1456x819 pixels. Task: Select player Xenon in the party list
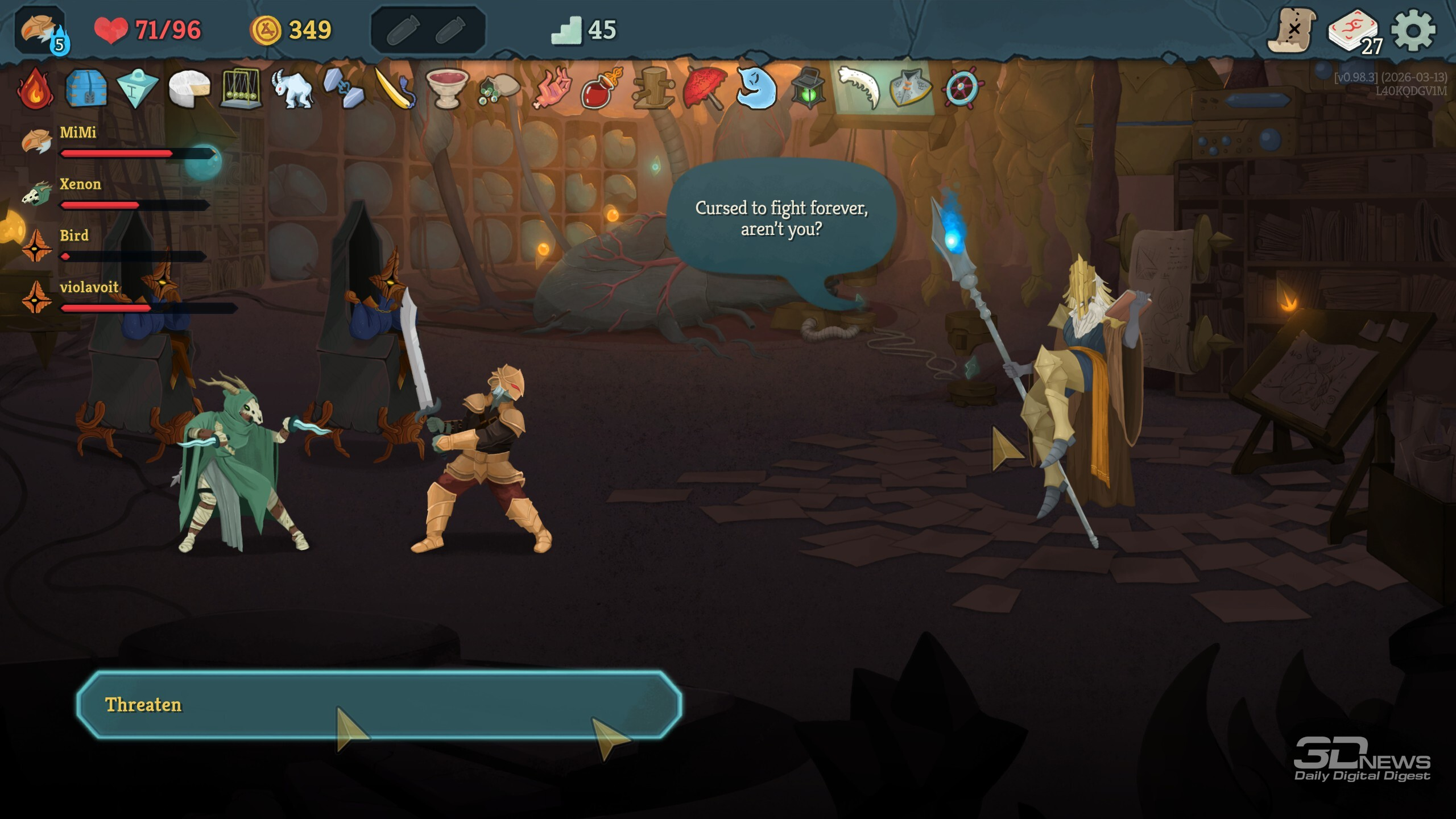click(x=80, y=185)
